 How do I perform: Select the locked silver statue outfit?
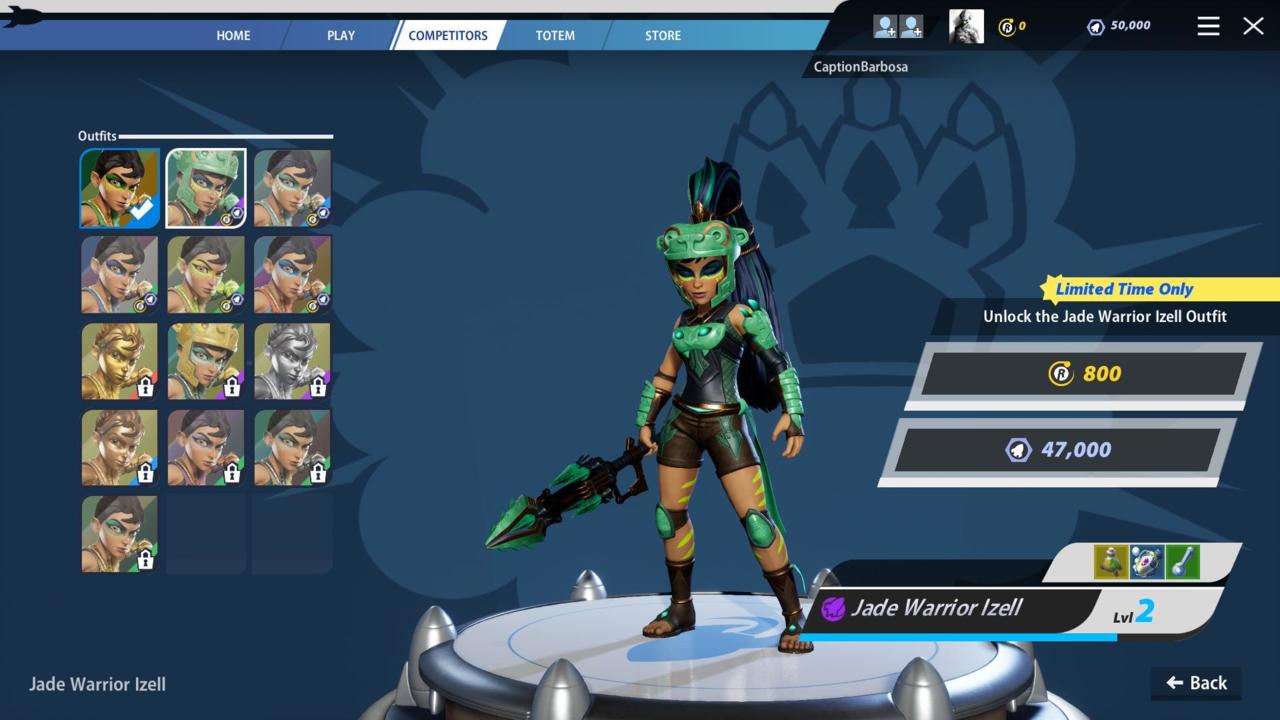pos(292,361)
